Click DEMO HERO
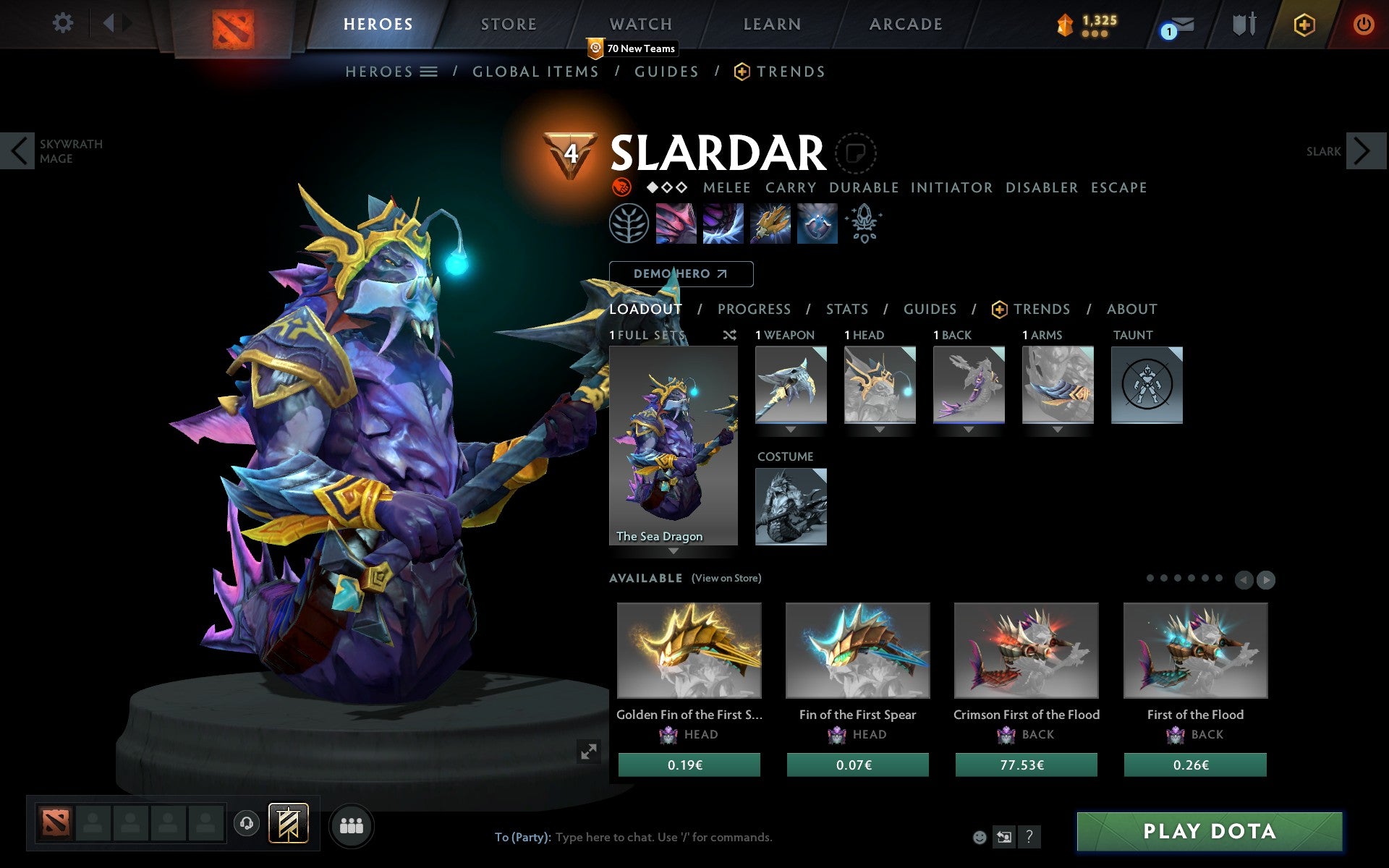 (681, 274)
